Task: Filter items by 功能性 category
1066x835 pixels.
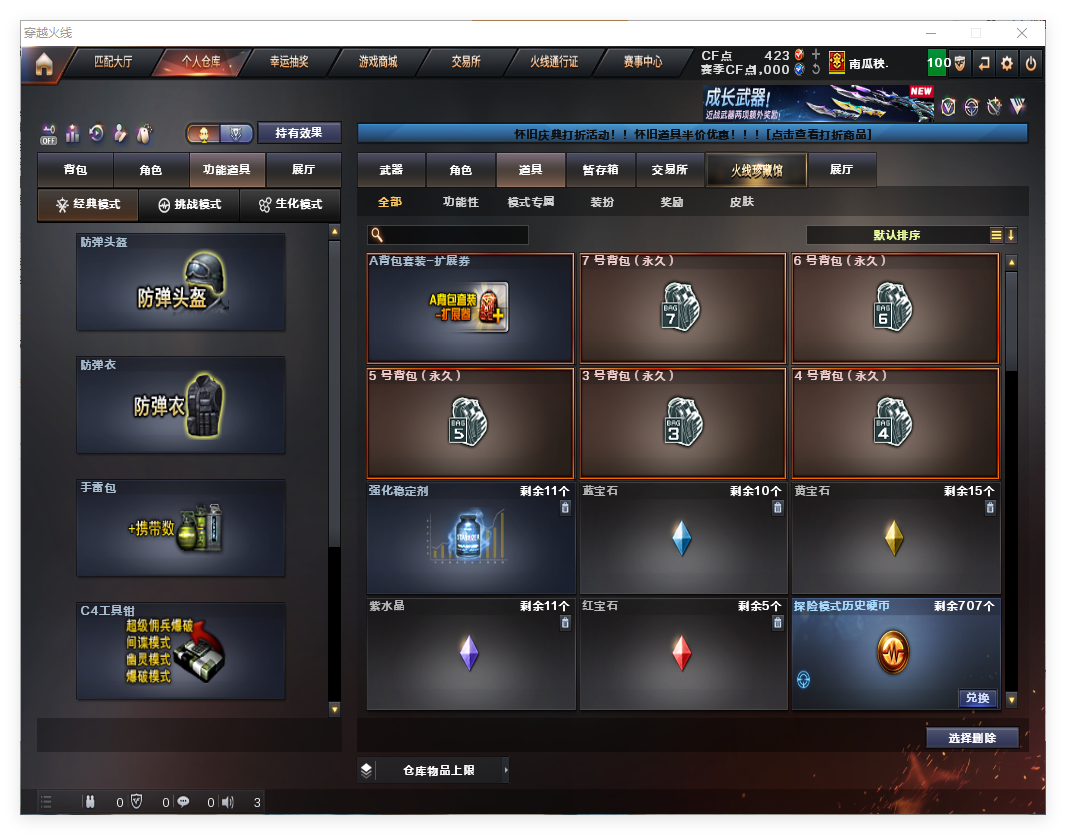Action: click(x=461, y=202)
